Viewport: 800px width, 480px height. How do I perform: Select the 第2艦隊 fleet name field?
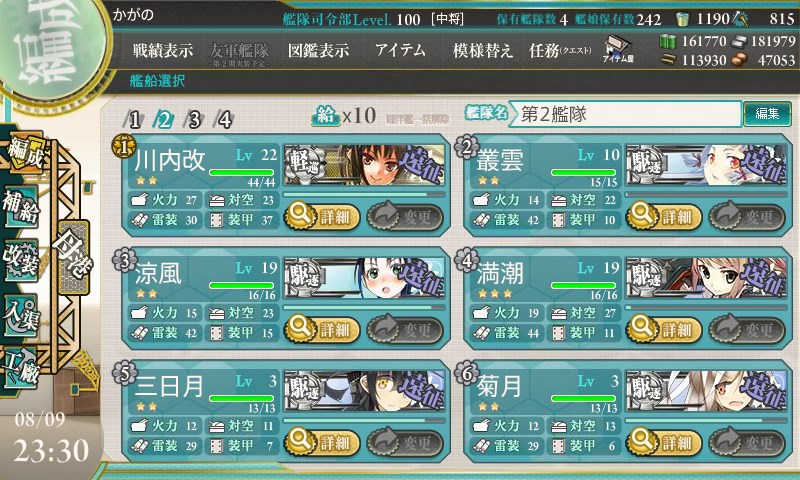coord(626,114)
